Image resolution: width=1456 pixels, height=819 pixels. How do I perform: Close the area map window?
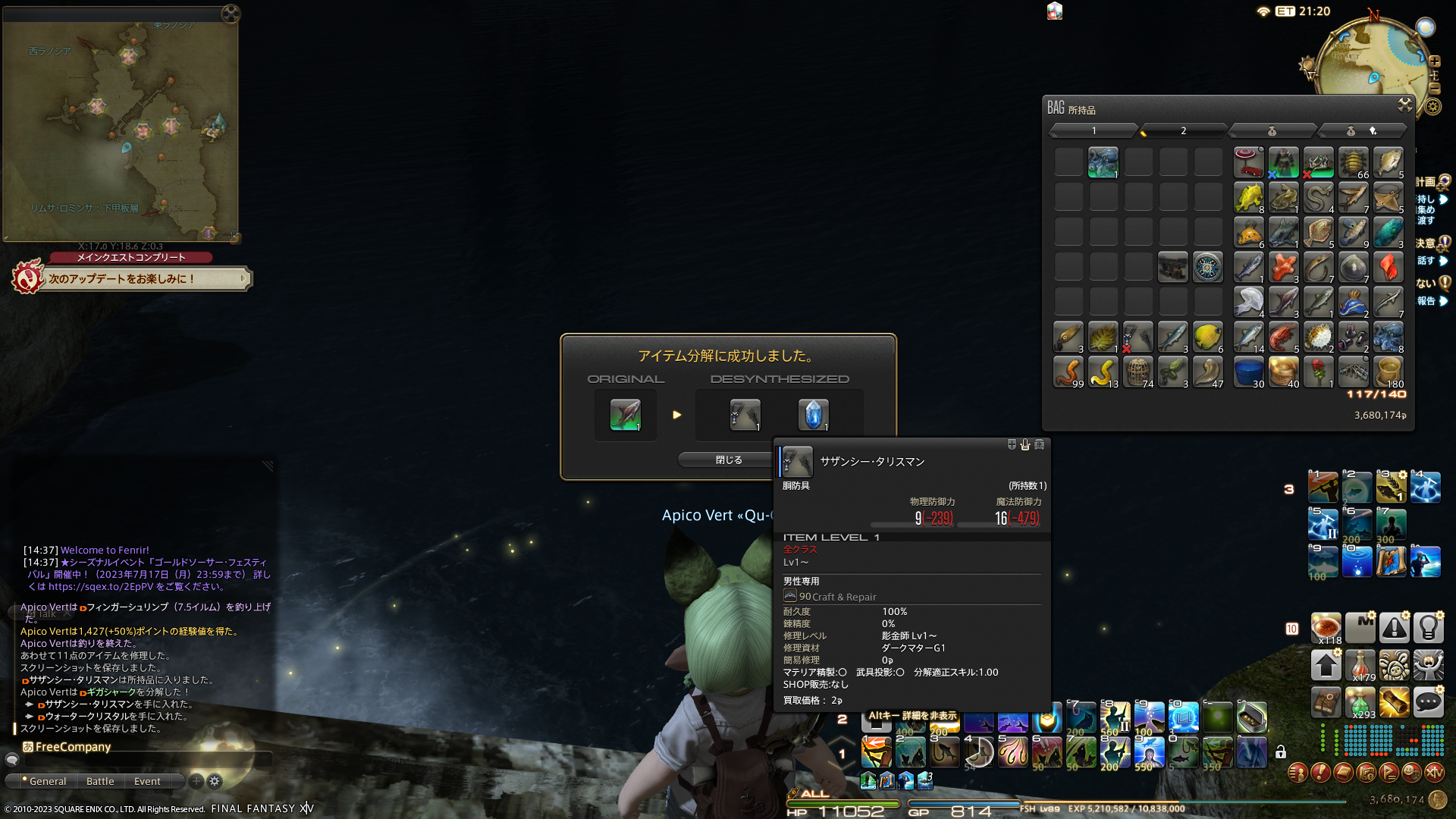231,14
